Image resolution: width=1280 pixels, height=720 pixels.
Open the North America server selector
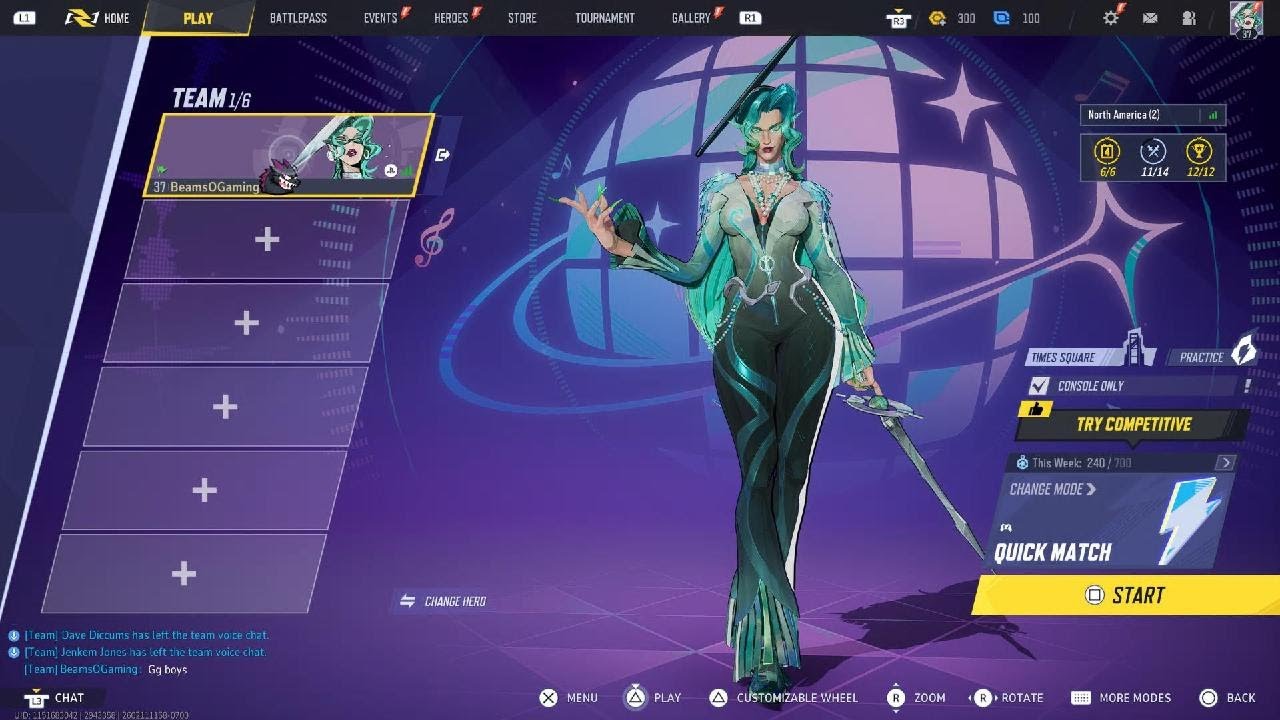pyautogui.click(x=1152, y=115)
